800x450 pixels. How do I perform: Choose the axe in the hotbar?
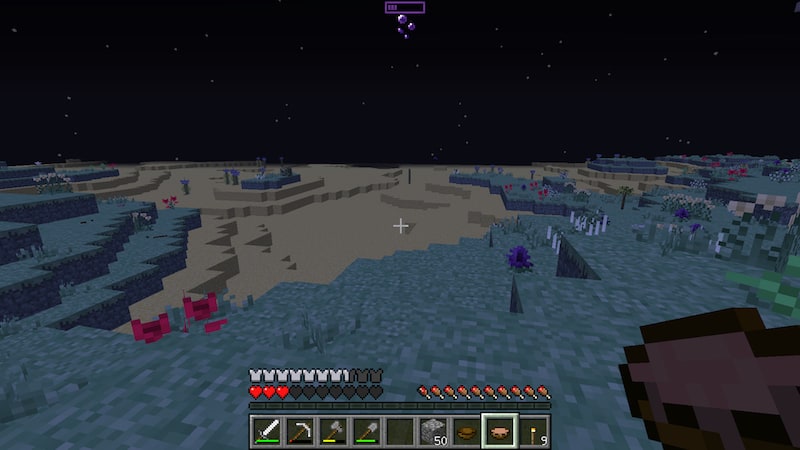[x=333, y=431]
